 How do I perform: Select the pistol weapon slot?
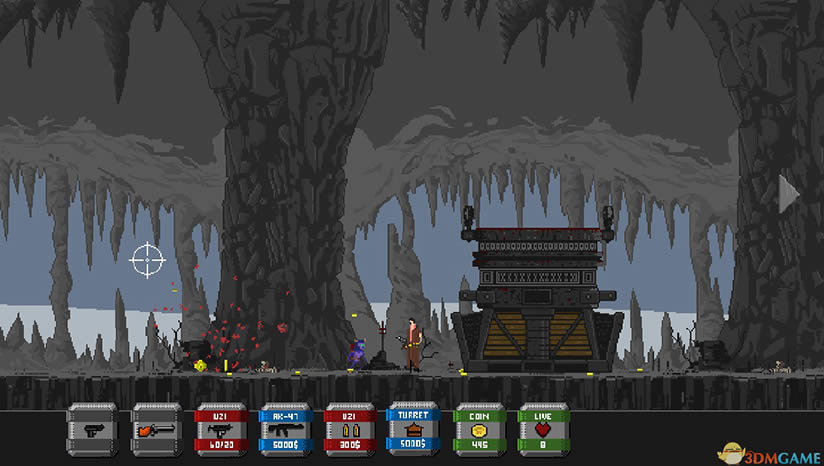click(92, 429)
